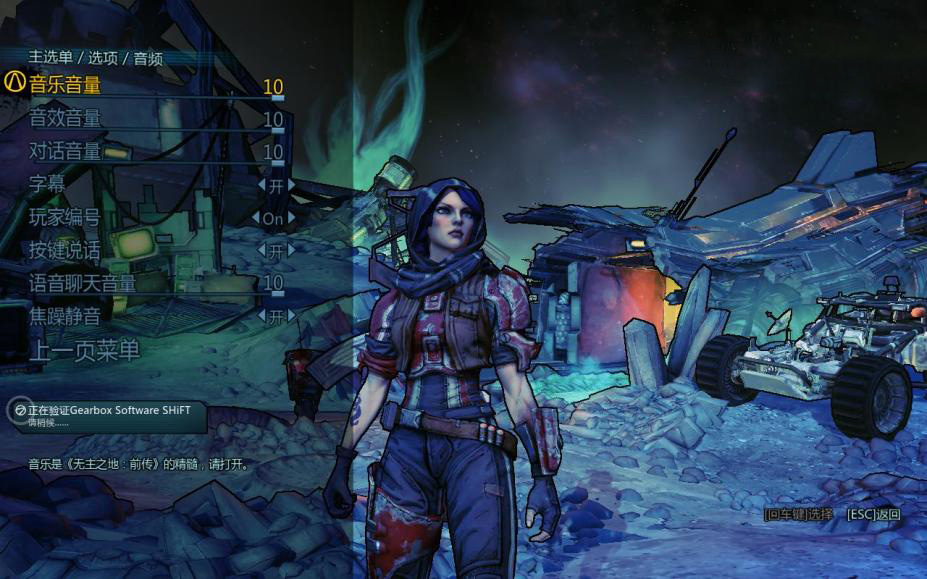Viewport: 927px width, 579px height.
Task: Click the ESC 返回 back prompt
Action: pyautogui.click(x=873, y=515)
